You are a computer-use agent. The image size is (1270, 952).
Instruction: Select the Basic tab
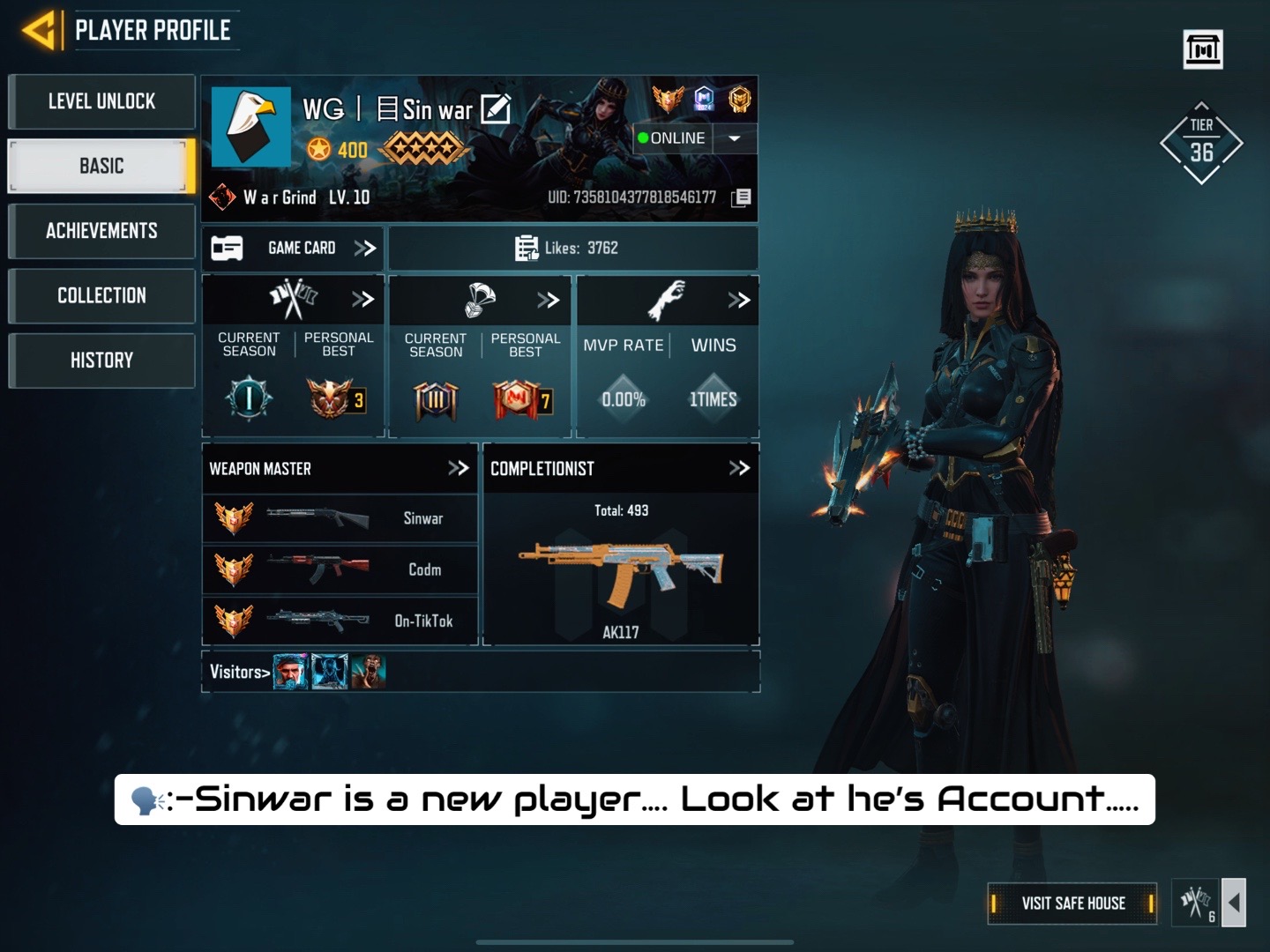click(101, 166)
